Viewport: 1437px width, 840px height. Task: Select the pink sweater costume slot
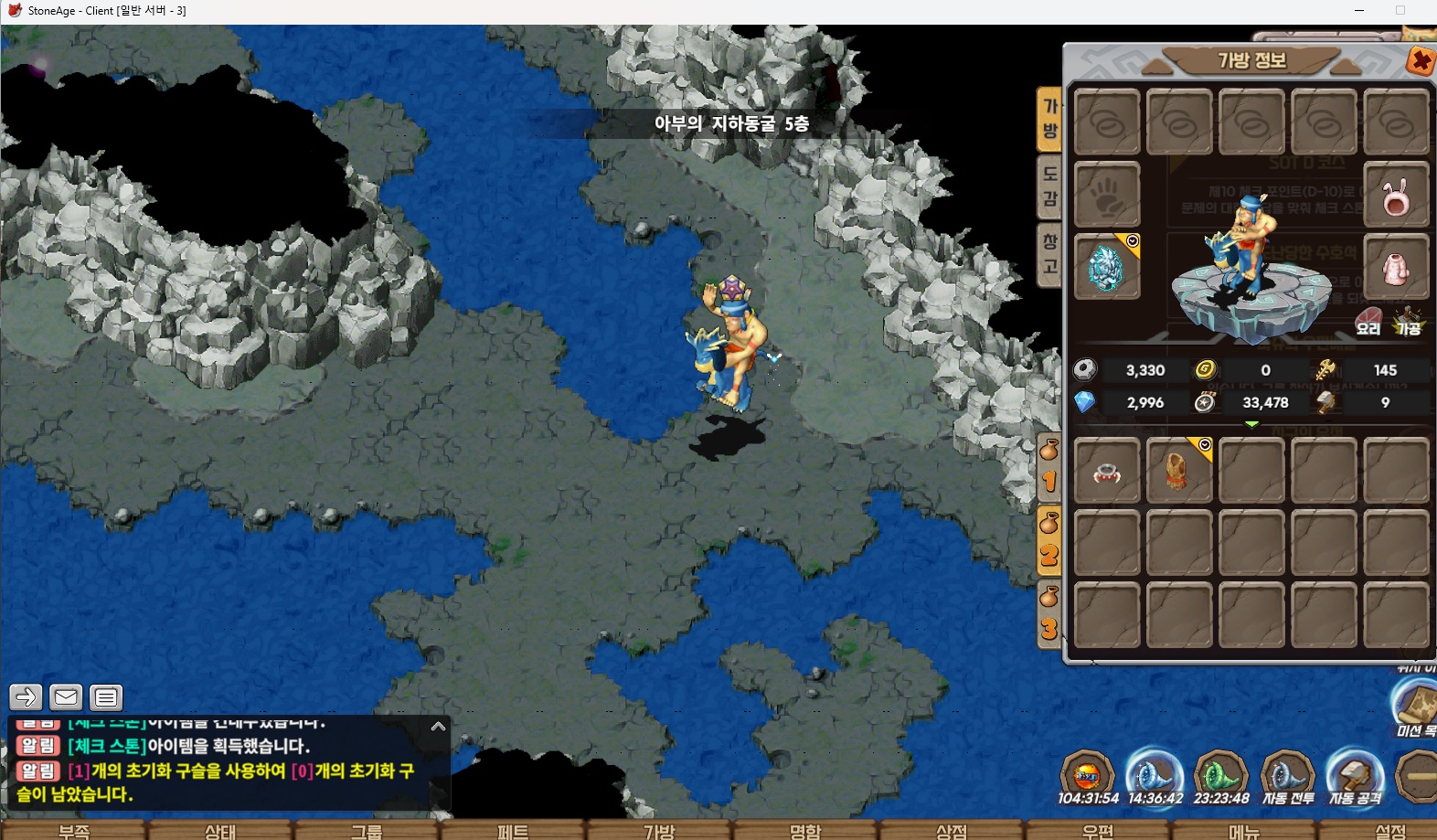[x=1395, y=267]
